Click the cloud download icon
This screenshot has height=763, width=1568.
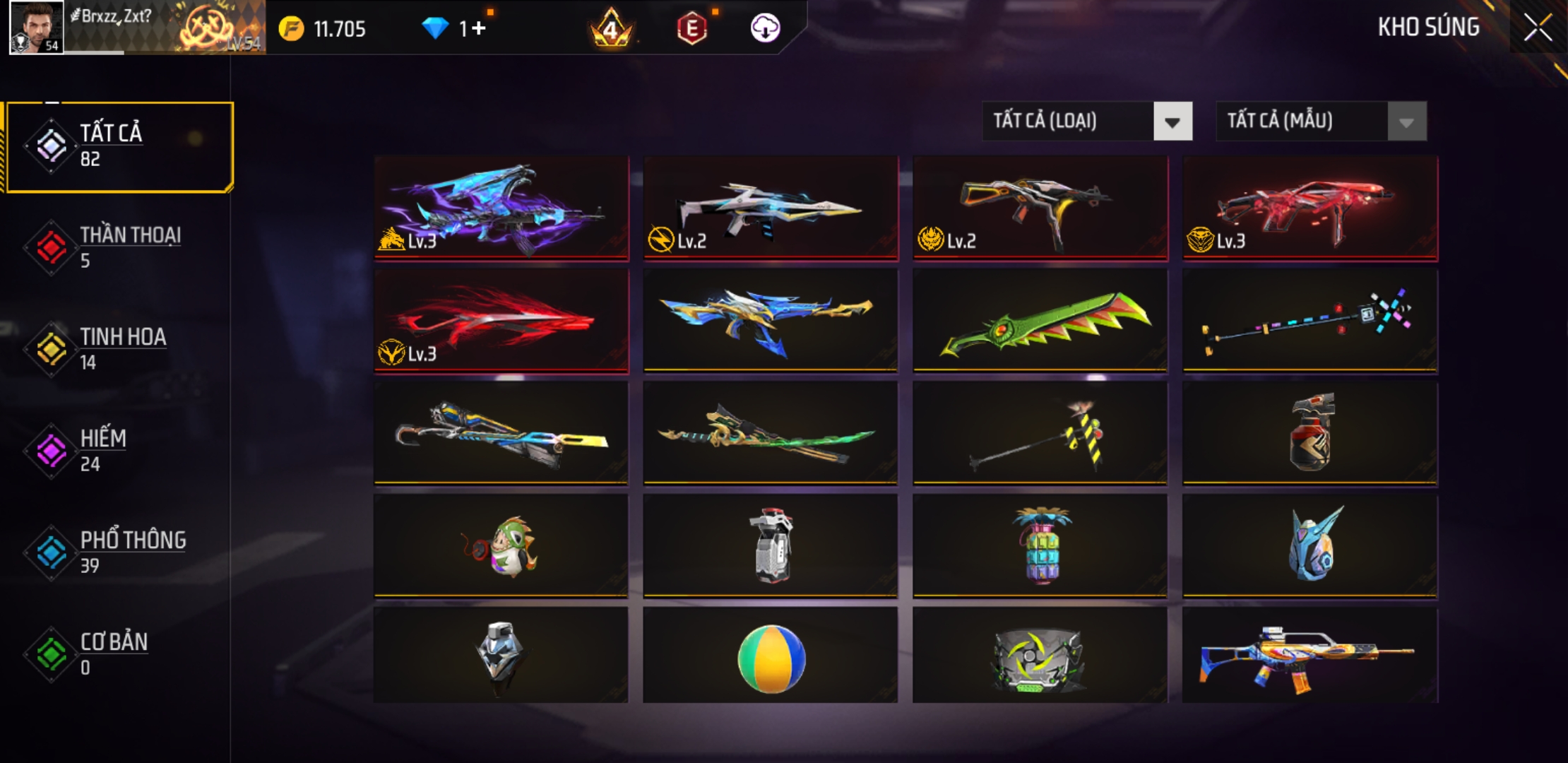(765, 28)
